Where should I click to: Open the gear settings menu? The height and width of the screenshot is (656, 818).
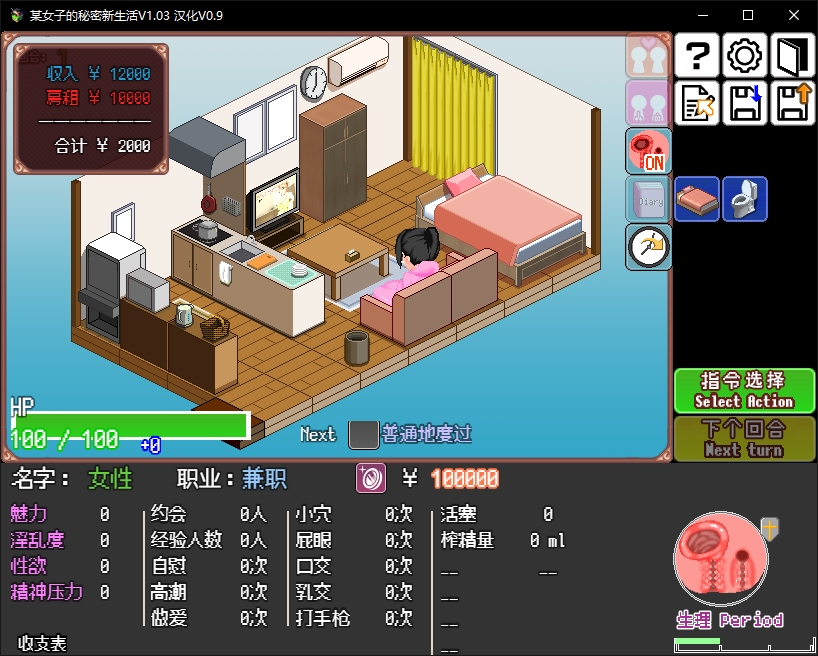[745, 56]
